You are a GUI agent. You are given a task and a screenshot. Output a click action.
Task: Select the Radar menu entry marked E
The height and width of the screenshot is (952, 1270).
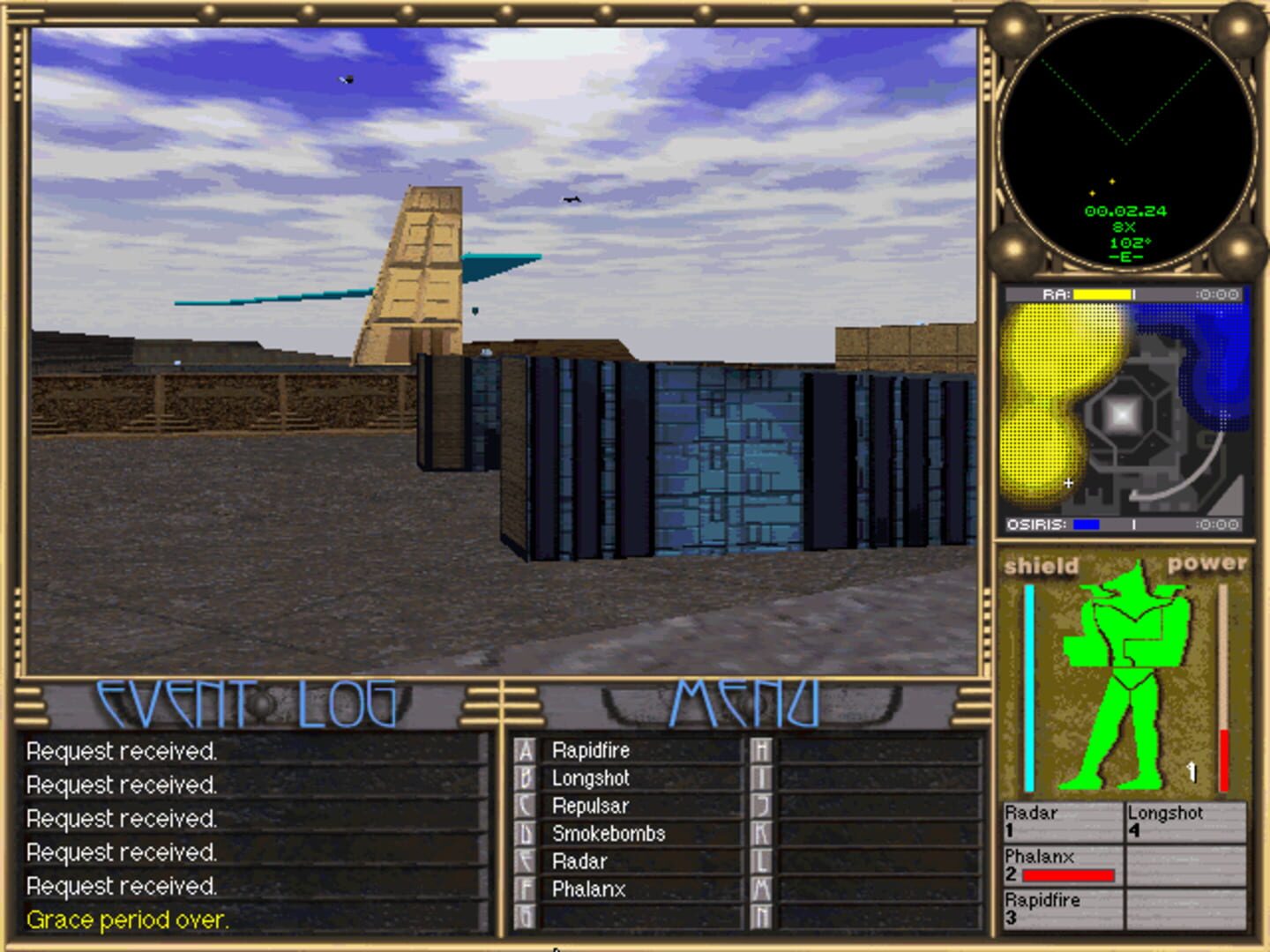(579, 861)
